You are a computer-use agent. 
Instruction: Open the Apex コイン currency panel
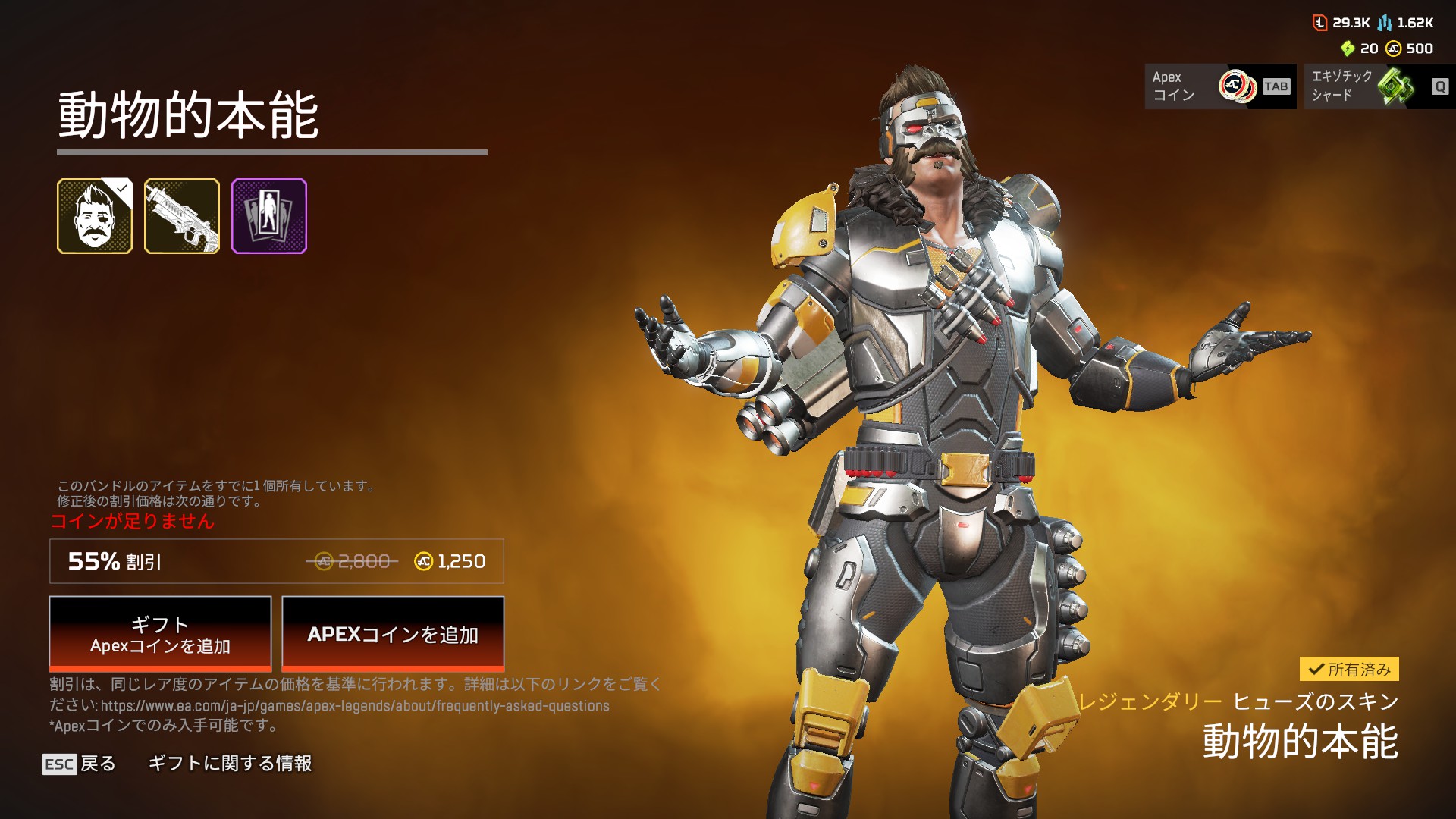(1220, 86)
